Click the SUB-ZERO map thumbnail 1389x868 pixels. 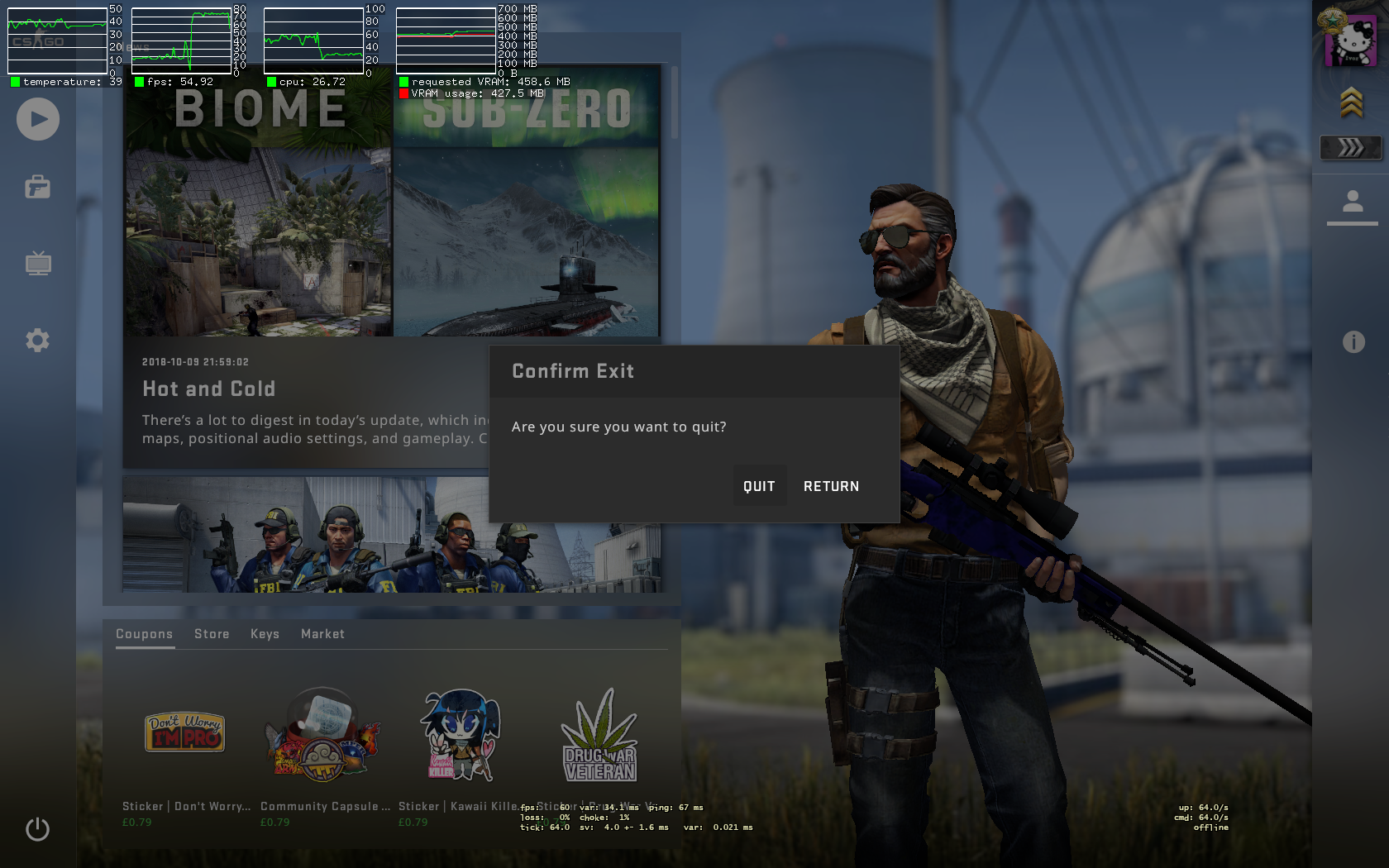point(527,207)
